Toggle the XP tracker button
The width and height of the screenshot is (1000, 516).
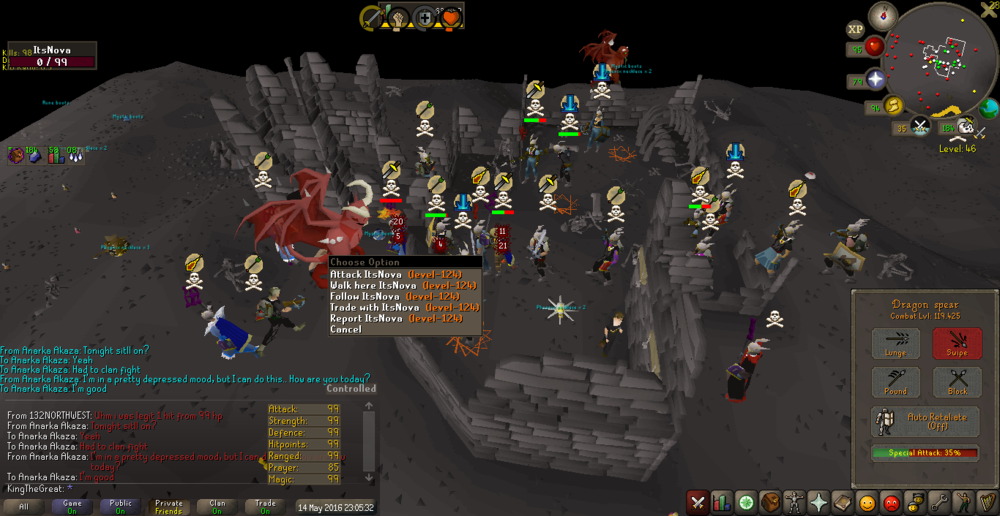click(x=856, y=30)
